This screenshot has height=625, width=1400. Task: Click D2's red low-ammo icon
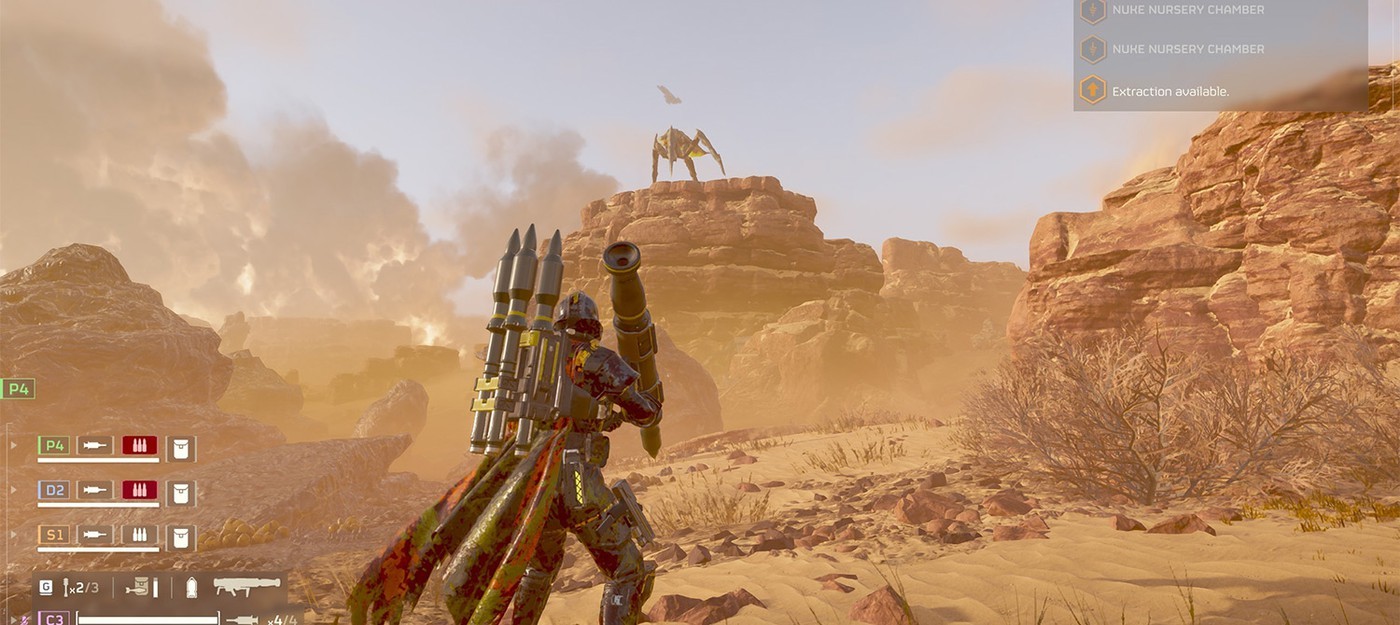140,490
